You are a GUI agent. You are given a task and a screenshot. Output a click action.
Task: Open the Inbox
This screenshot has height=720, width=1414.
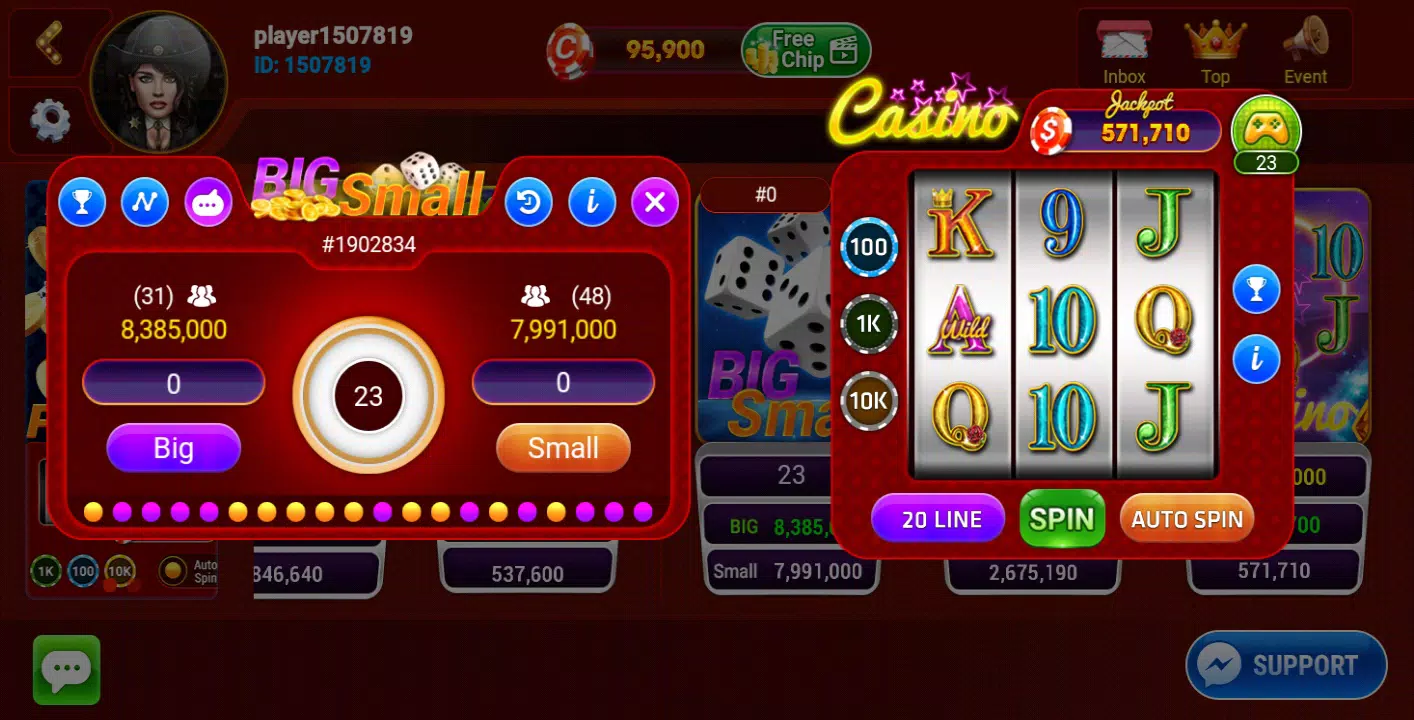tap(1123, 45)
